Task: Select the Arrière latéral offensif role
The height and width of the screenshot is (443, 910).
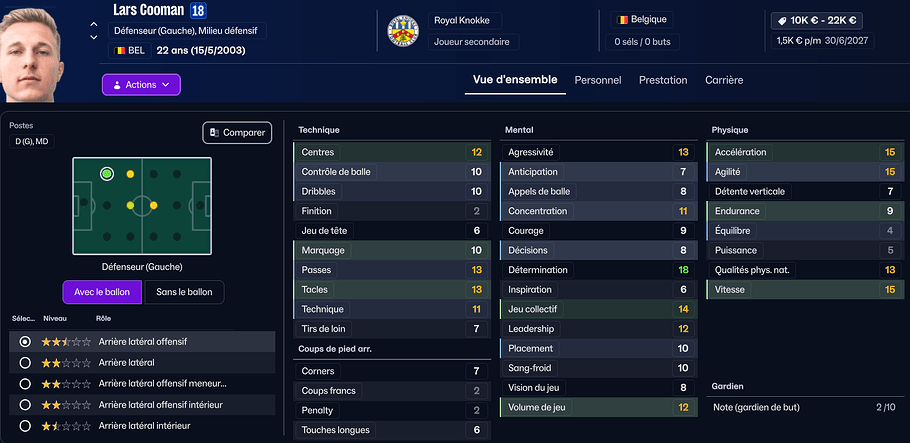Action: tap(25, 342)
